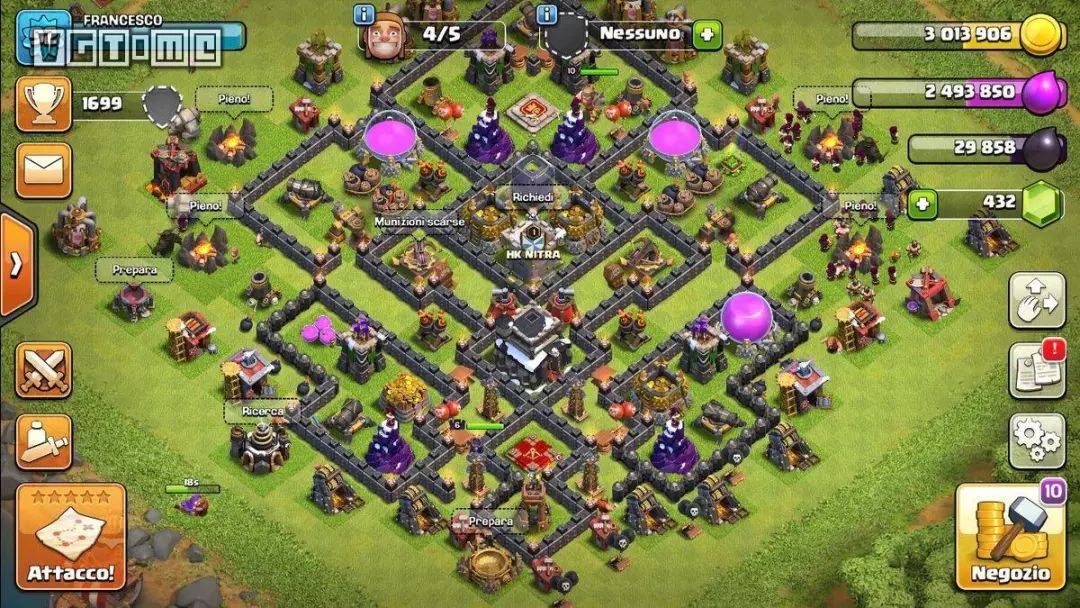
Task: Open the news clipboard with red alert
Action: (1036, 370)
